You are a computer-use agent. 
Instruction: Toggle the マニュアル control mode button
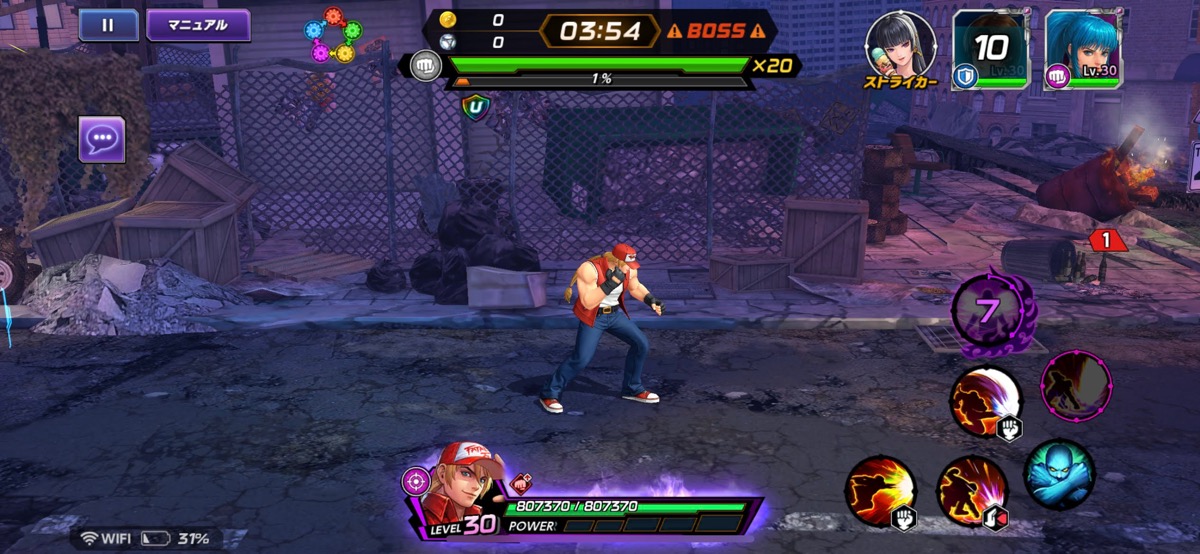198,25
